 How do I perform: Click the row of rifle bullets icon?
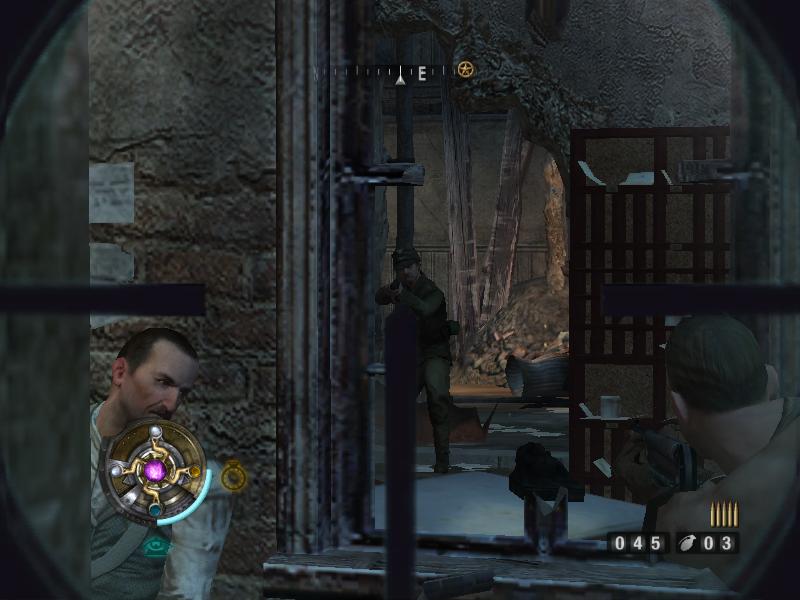point(723,514)
